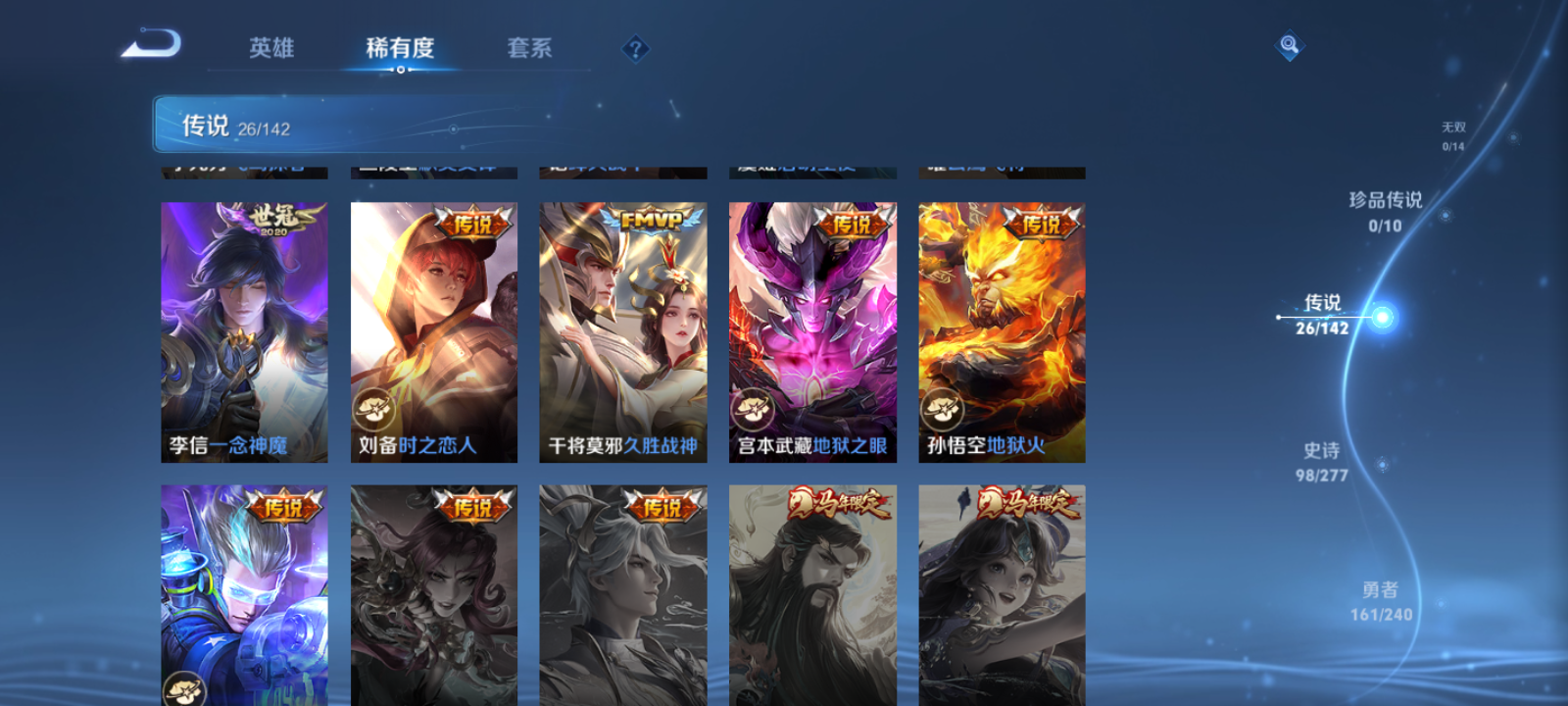Click the glowing 传说 indicator on the progress track
The image size is (1568, 706).
pyautogui.click(x=1381, y=316)
